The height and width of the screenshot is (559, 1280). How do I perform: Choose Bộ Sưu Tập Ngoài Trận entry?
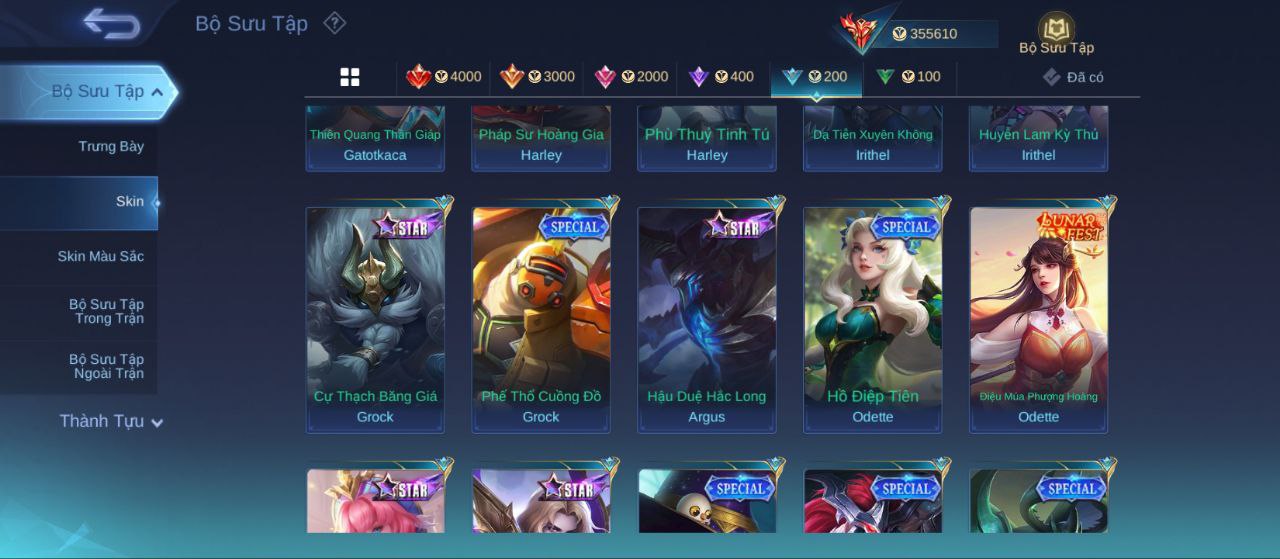tap(106, 367)
